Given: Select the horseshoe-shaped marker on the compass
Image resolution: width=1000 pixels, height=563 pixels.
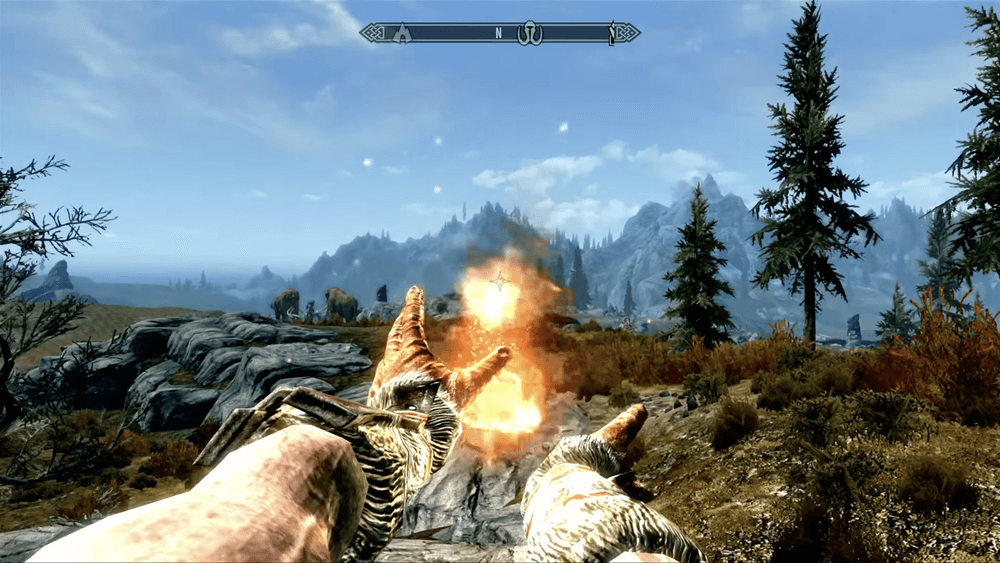Looking at the screenshot, I should point(529,34).
